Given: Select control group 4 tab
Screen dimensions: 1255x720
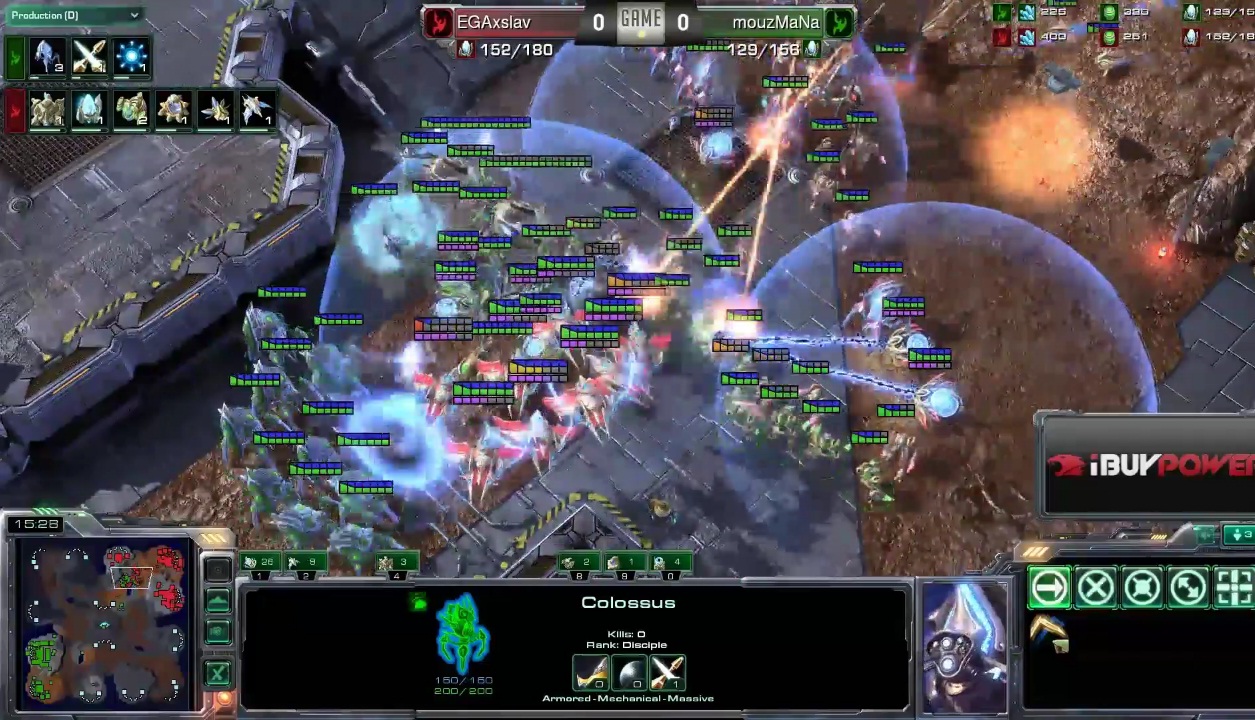Looking at the screenshot, I should pyautogui.click(x=397, y=564).
